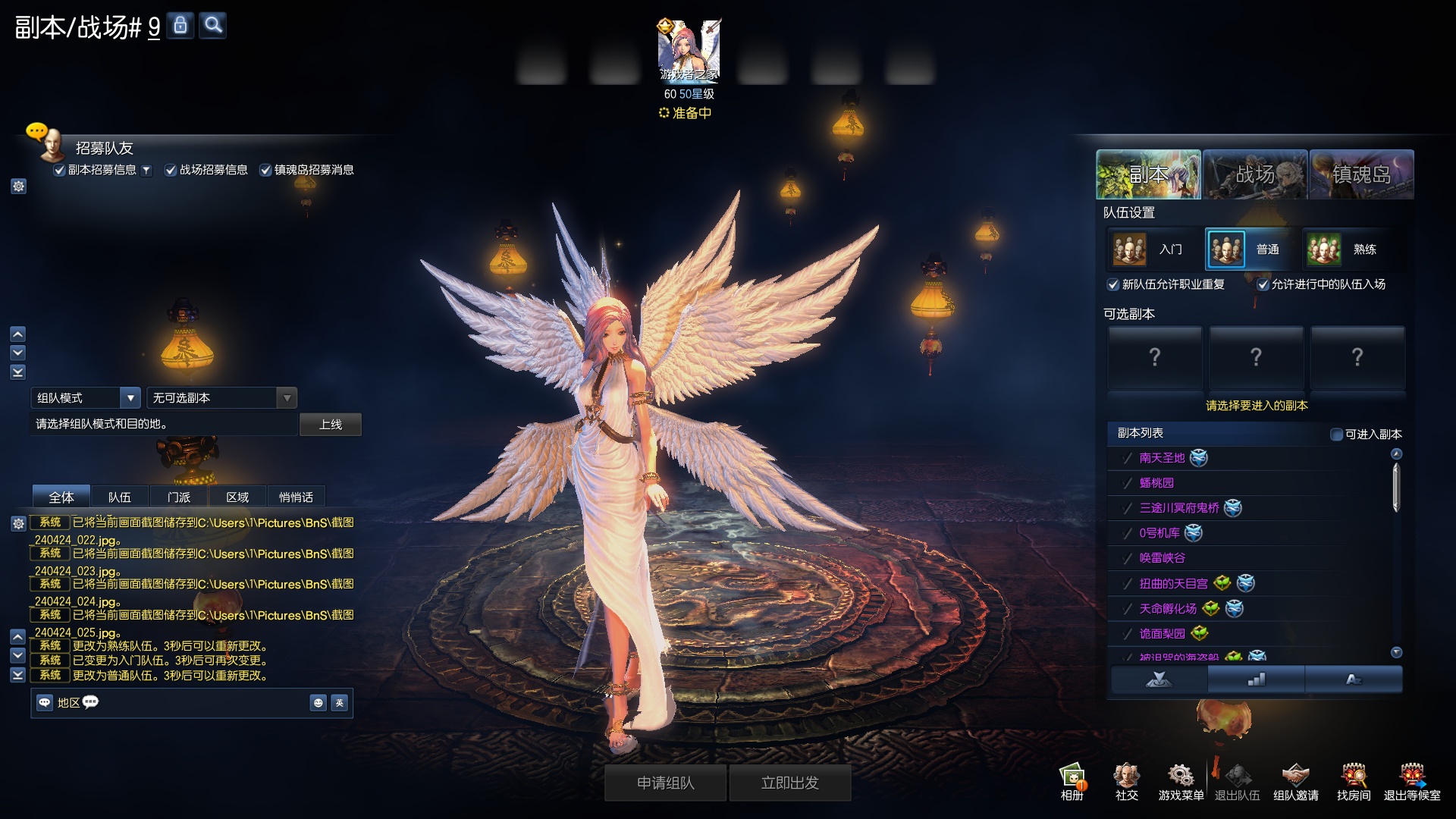This screenshot has width=1456, height=819.
Task: Click 退出等候室 to leave lobby
Action: point(1411,781)
